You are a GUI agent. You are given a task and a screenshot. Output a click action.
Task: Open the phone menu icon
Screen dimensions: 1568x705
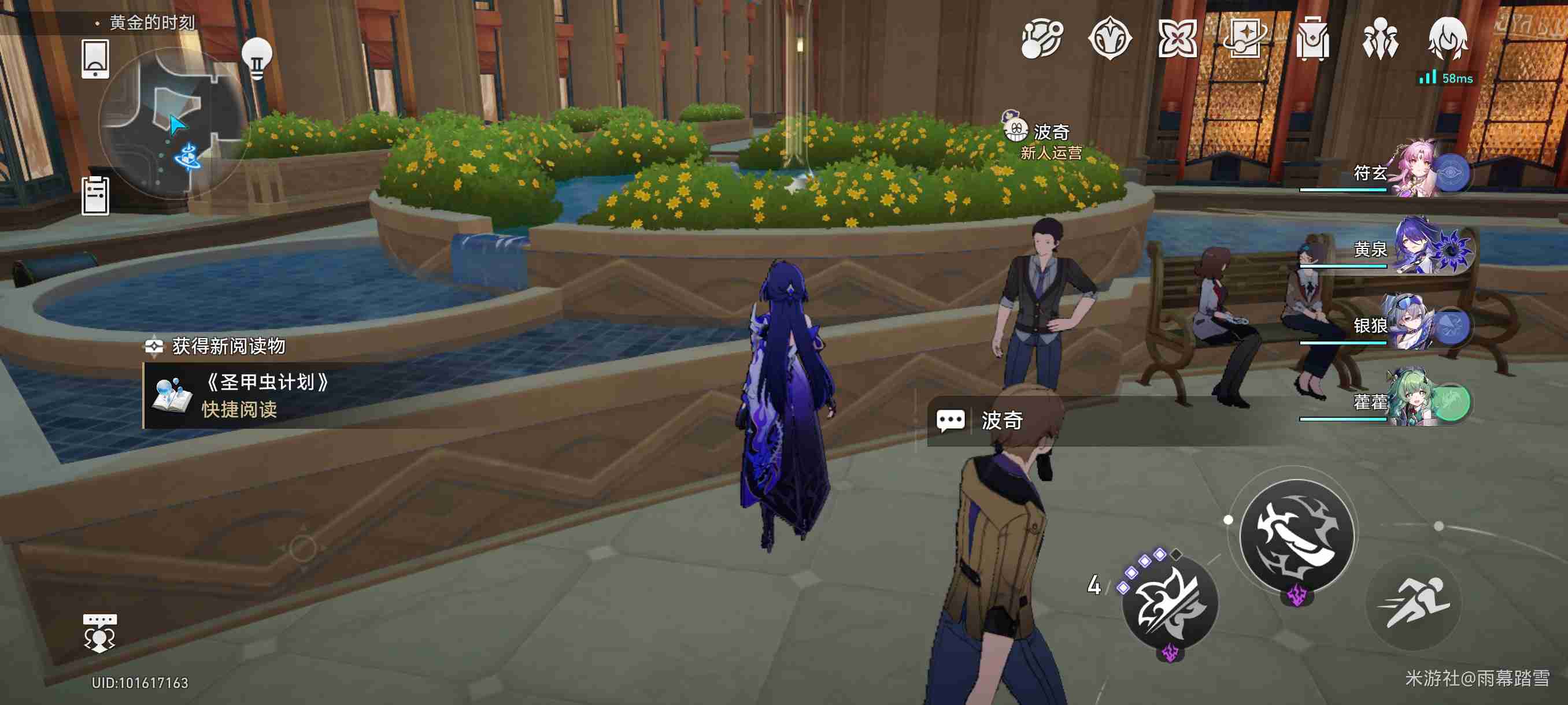point(95,58)
